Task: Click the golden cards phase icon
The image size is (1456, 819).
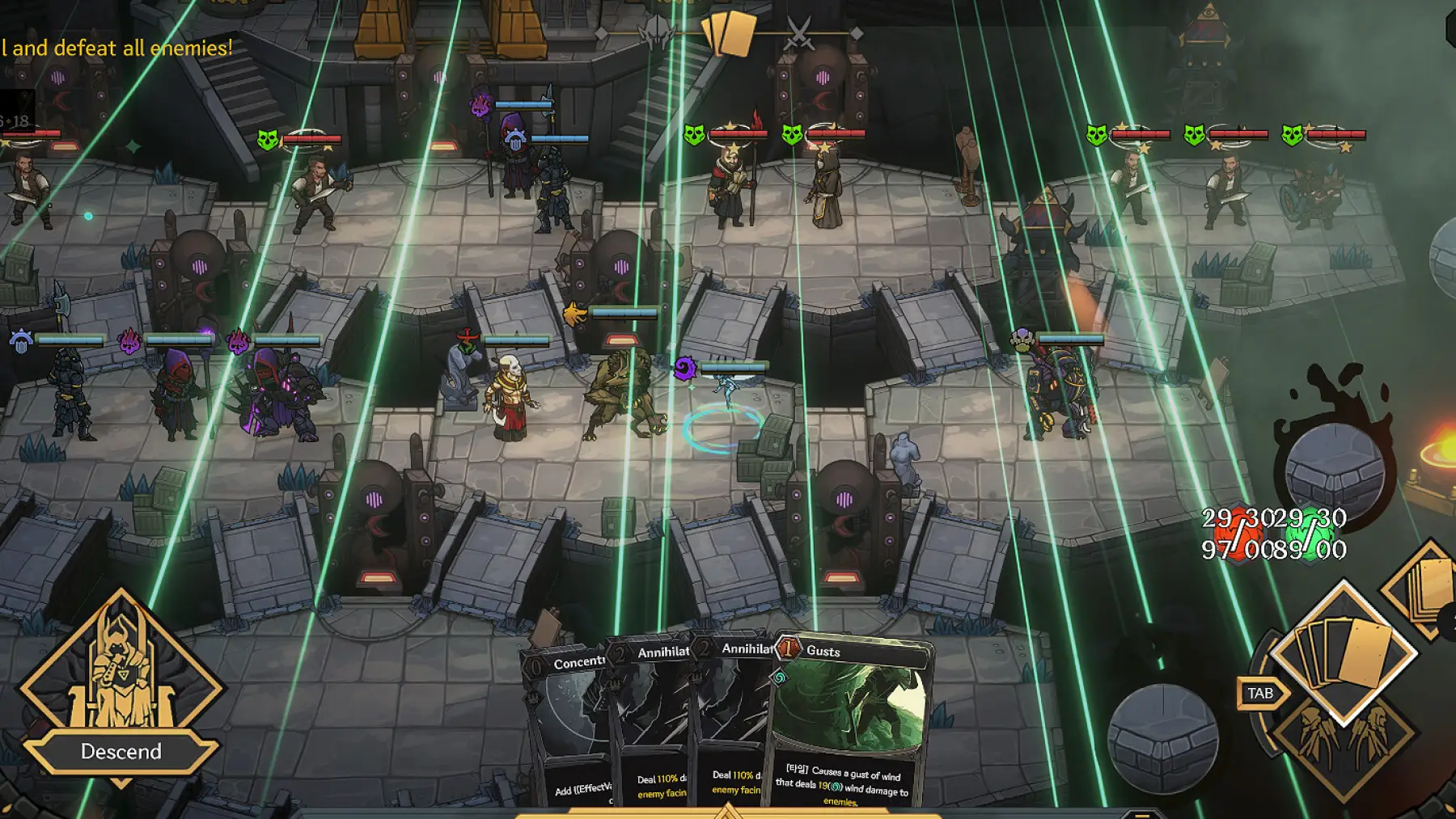Action: (x=729, y=34)
